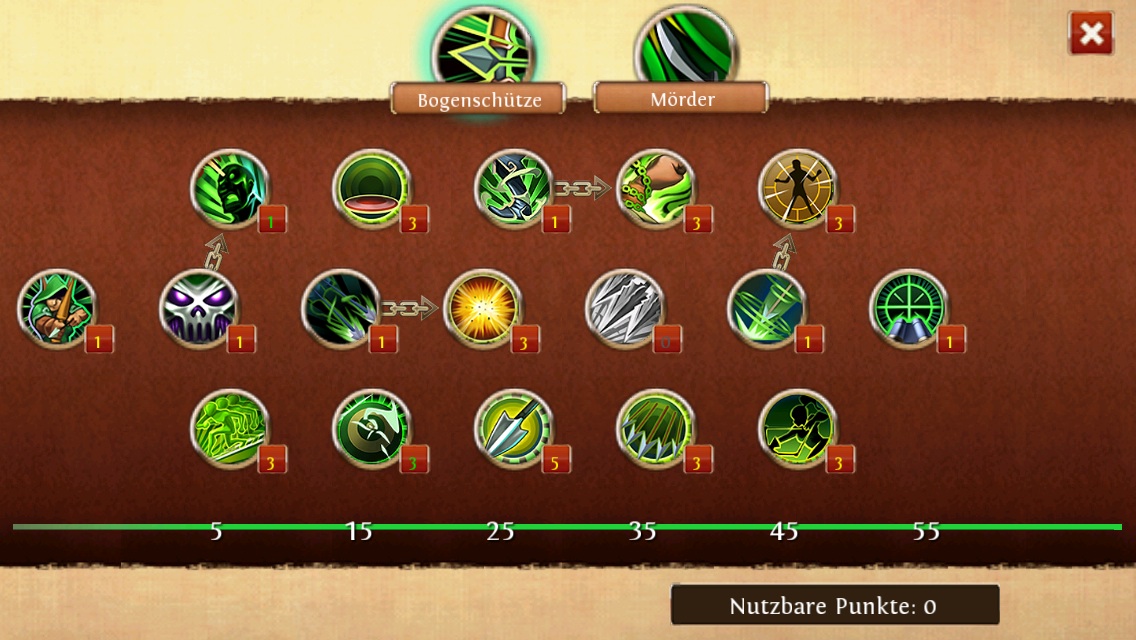The width and height of the screenshot is (1136, 640).
Task: Select the golden silhouette target skill
Action: [798, 189]
